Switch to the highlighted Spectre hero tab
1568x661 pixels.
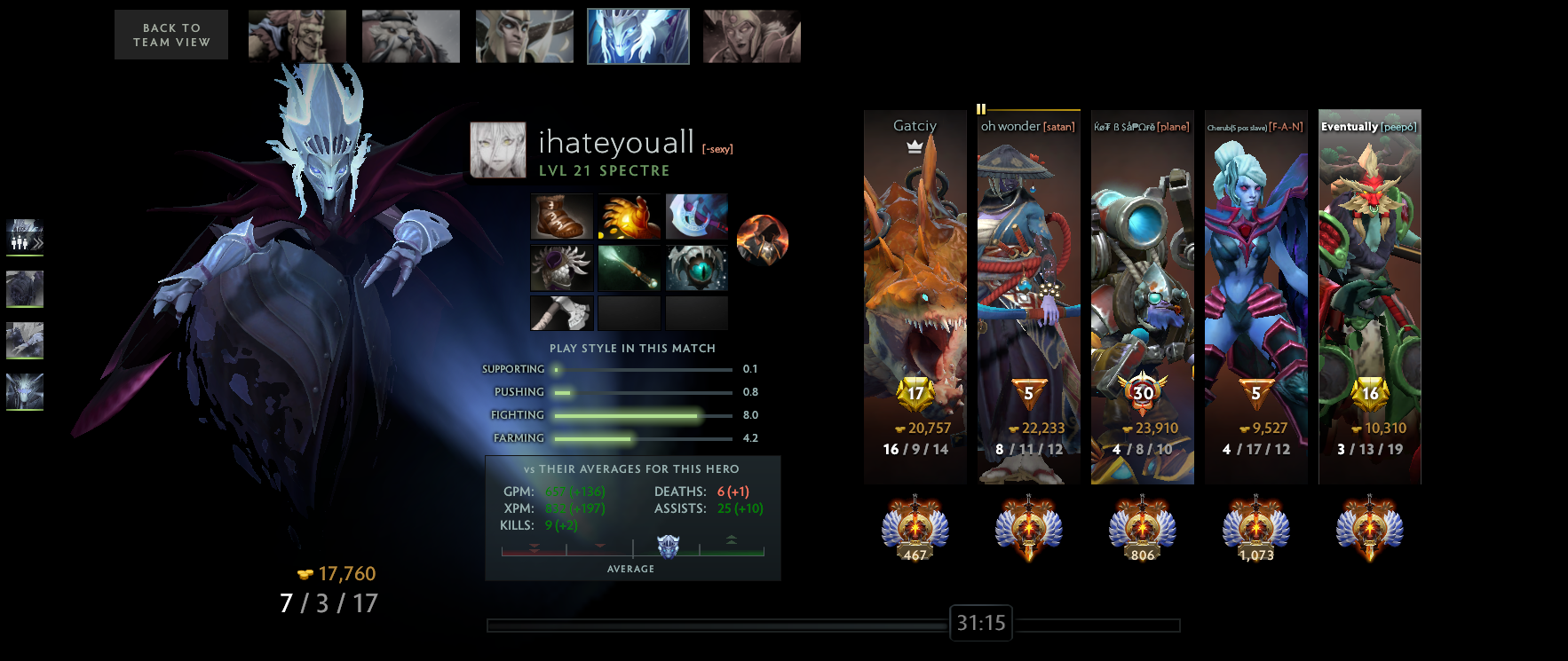point(638,35)
